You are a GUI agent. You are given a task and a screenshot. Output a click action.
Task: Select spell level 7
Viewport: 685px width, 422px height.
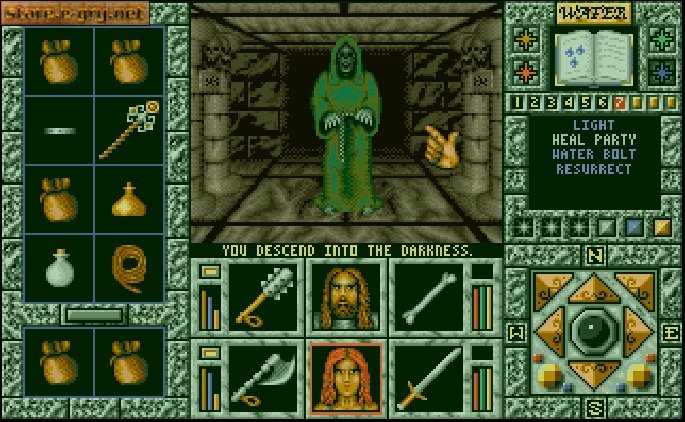(620, 102)
